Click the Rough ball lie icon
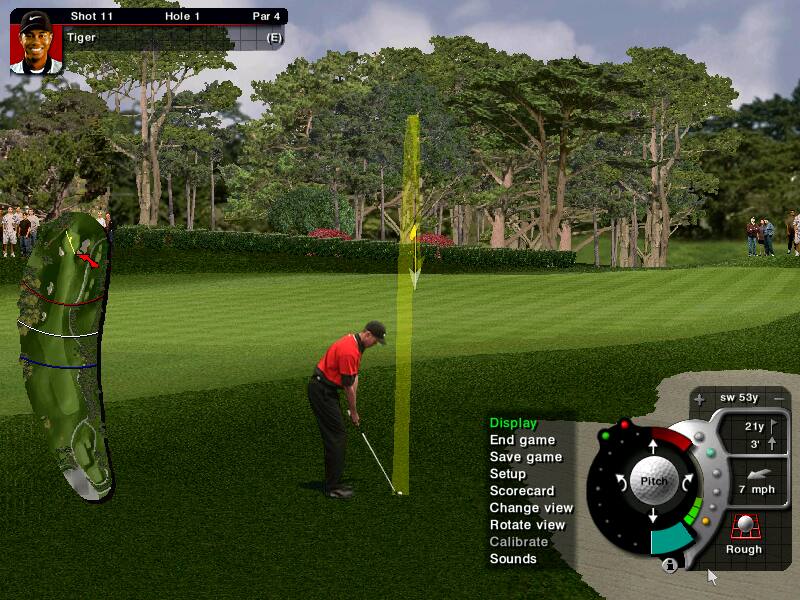The height and width of the screenshot is (600, 800). pos(743,526)
